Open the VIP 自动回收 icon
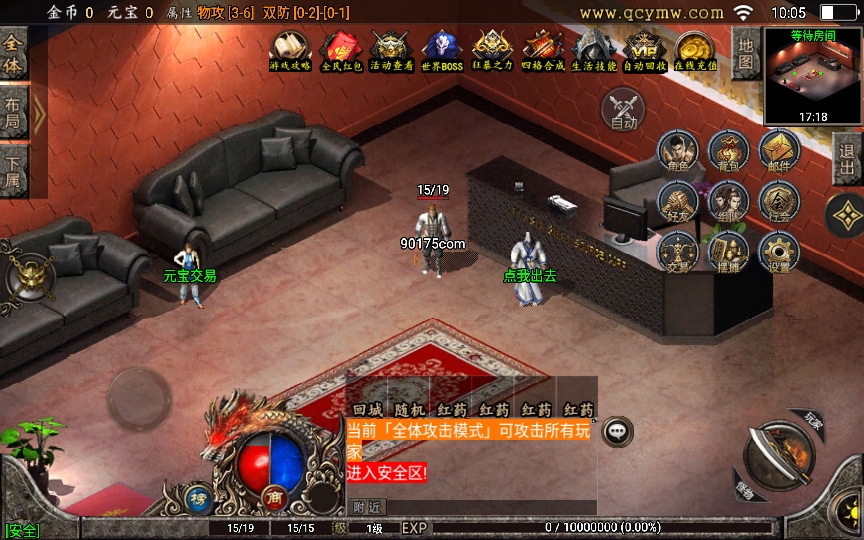The height and width of the screenshot is (540, 864). 645,49
